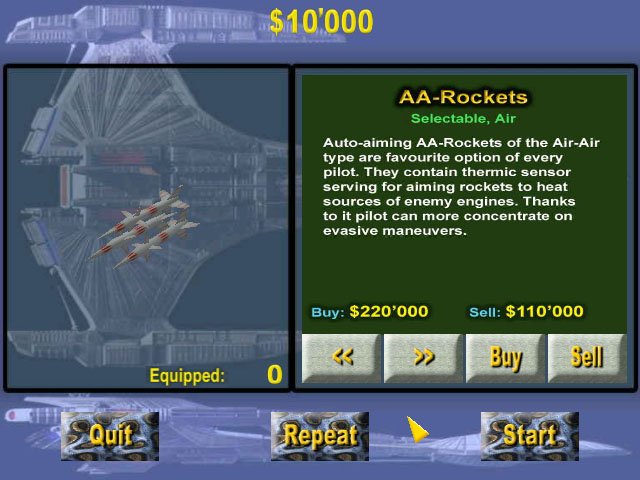Choose the Repeat button
Screen dimensions: 640x480
(x=320, y=435)
